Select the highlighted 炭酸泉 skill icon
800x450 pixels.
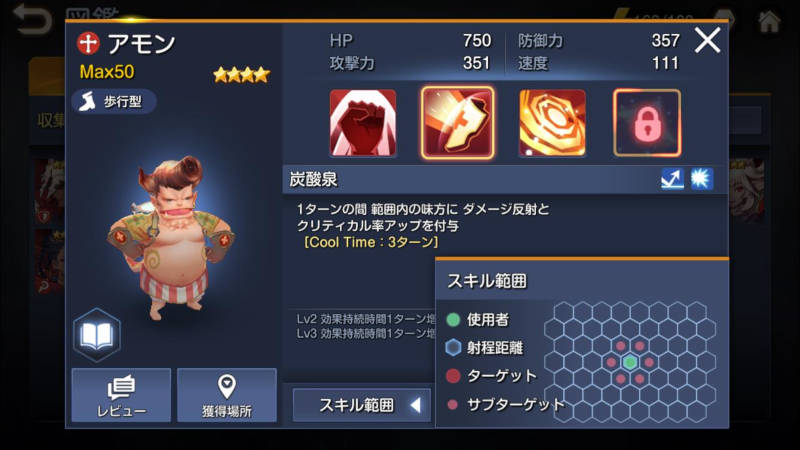pos(457,123)
